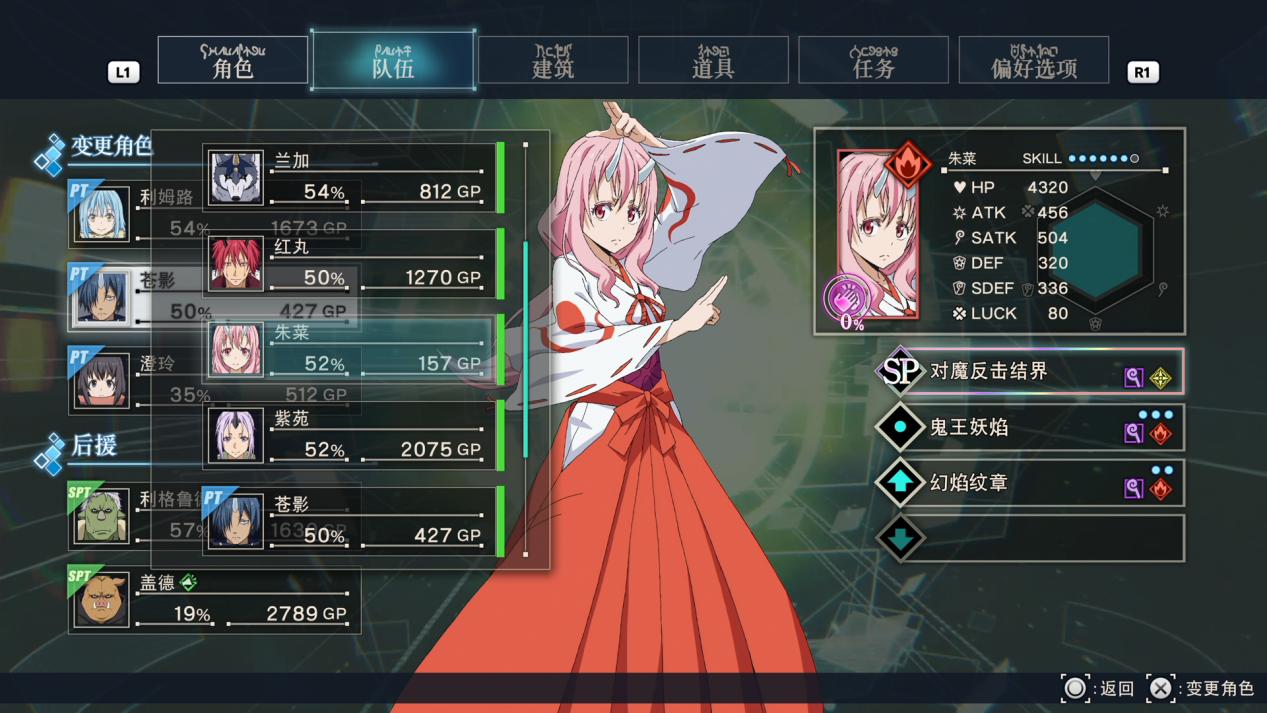Viewport: 1267px width, 713px height.
Task: Switch to the 角色 tab
Action: click(233, 61)
